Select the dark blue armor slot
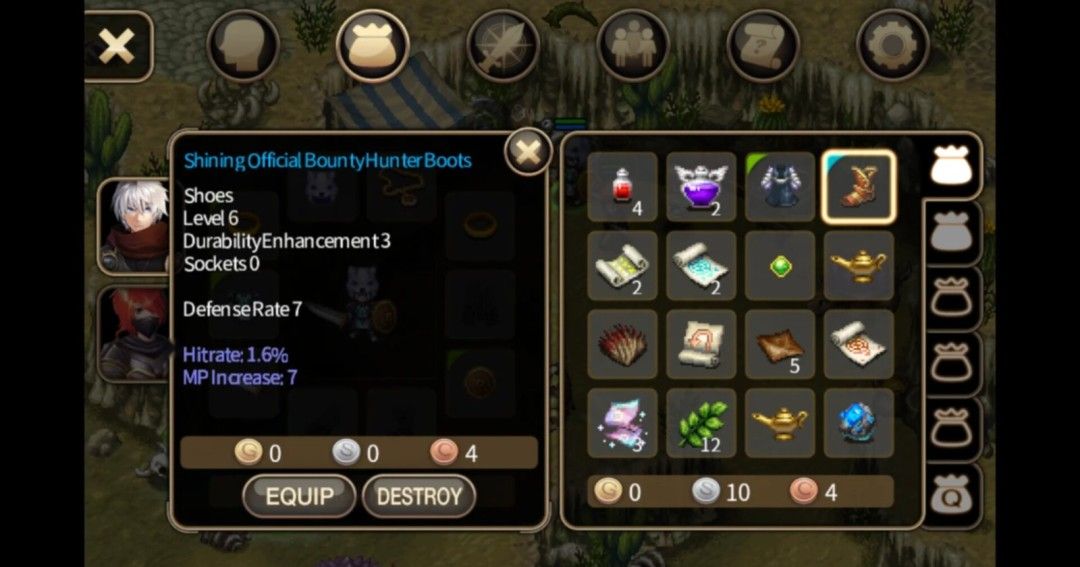Screen dimensions: 1080x567 click(x=780, y=187)
